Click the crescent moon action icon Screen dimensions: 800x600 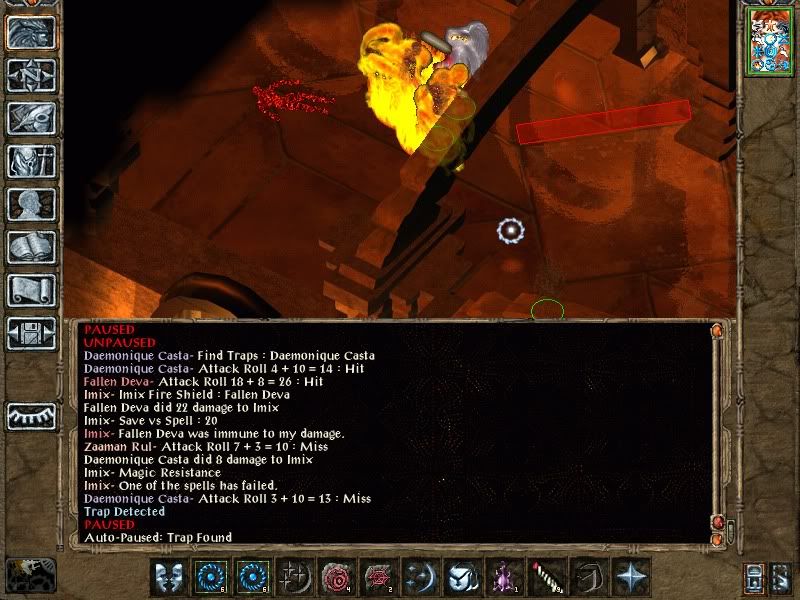pyautogui.click(x=419, y=577)
